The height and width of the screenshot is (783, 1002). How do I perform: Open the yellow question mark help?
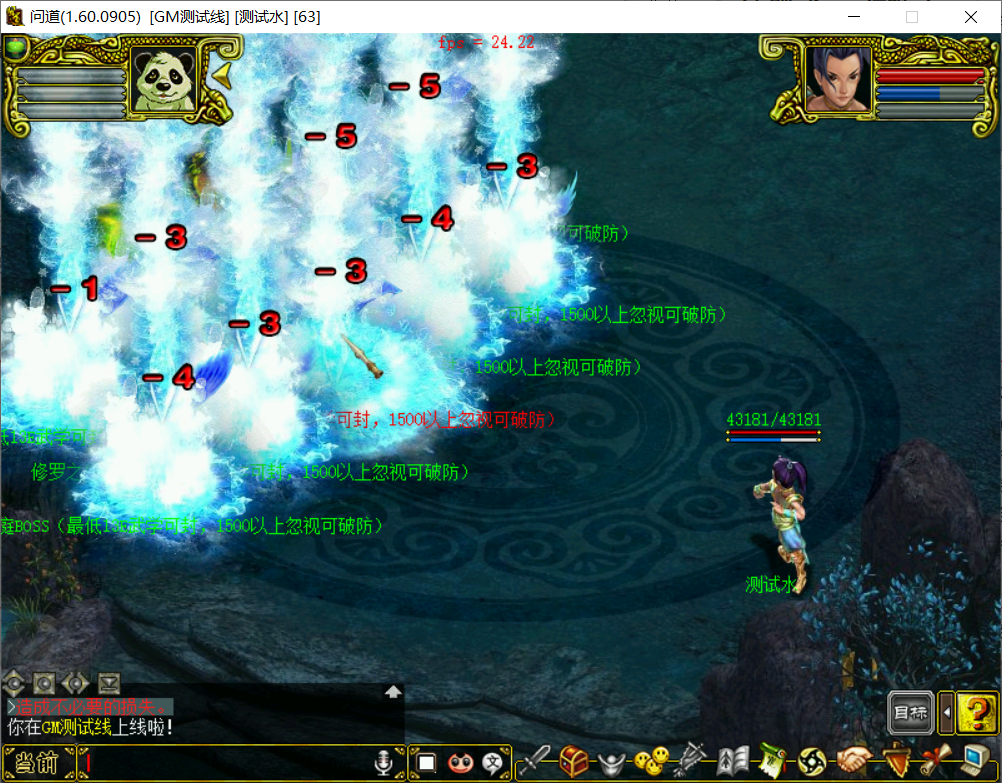coord(976,712)
